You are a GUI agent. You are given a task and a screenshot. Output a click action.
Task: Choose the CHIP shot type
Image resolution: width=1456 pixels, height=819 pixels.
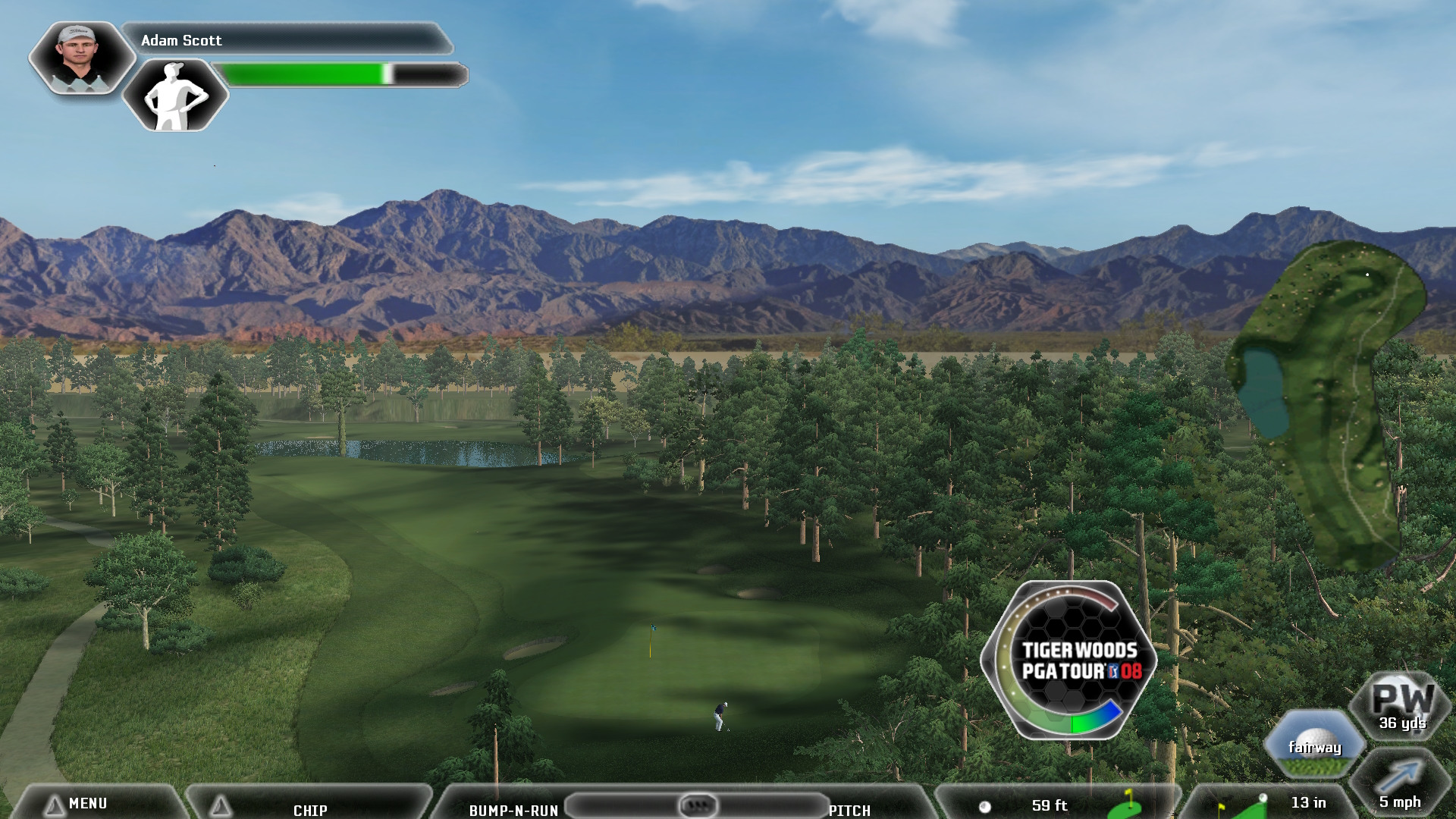(310, 809)
